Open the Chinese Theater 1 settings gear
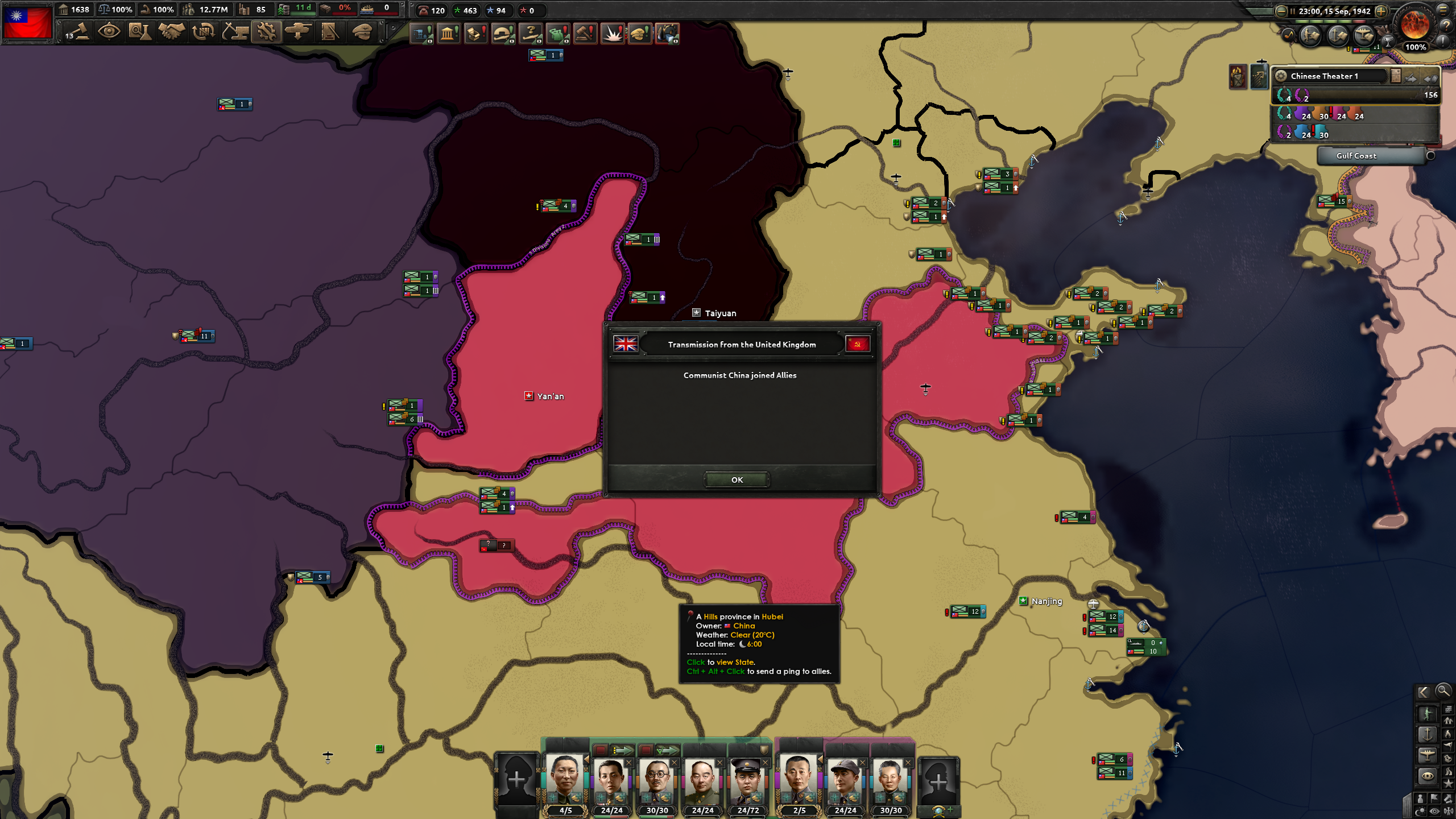1456x819 pixels. point(1281,76)
